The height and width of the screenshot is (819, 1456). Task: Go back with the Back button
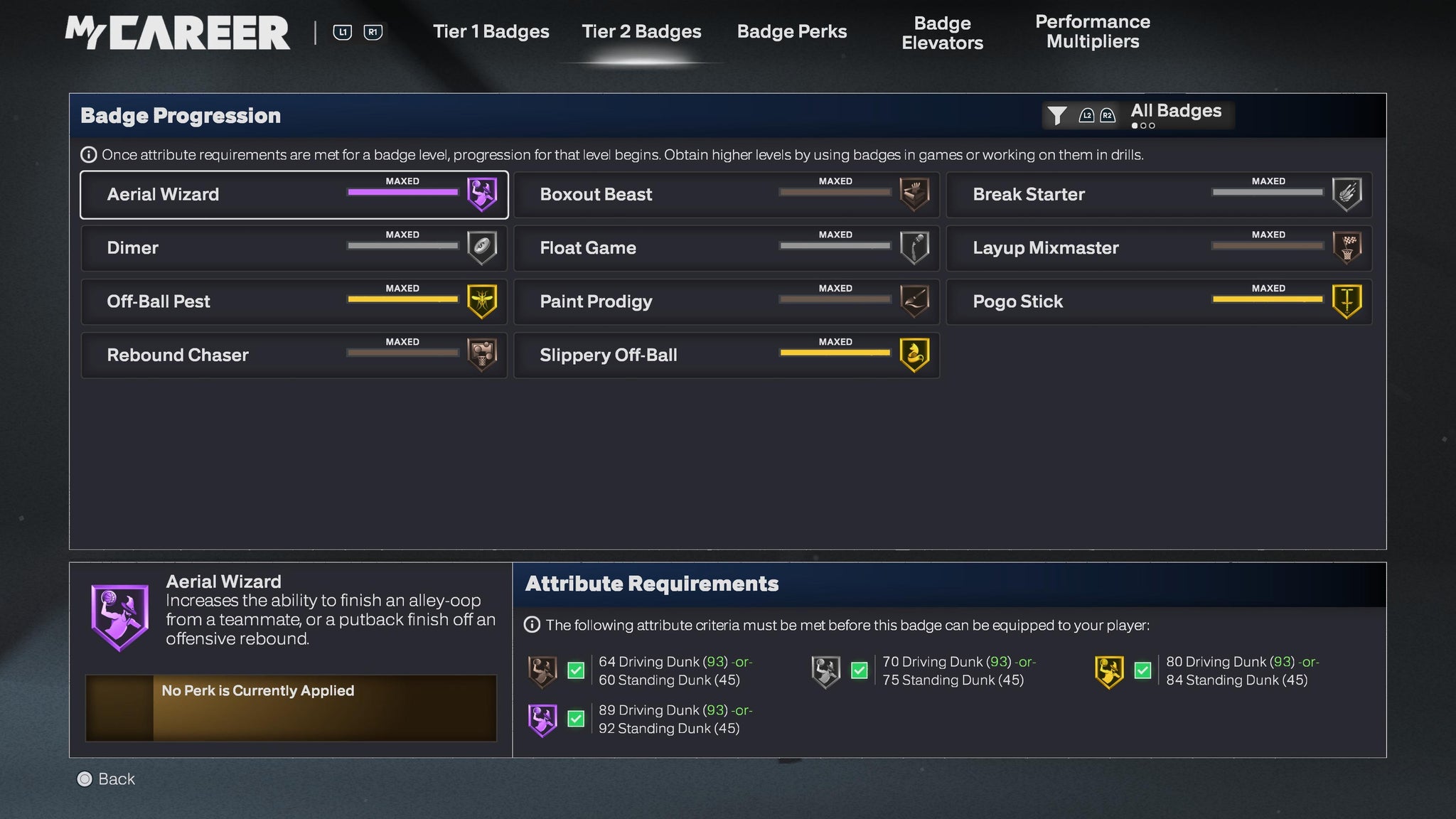[x=106, y=779]
